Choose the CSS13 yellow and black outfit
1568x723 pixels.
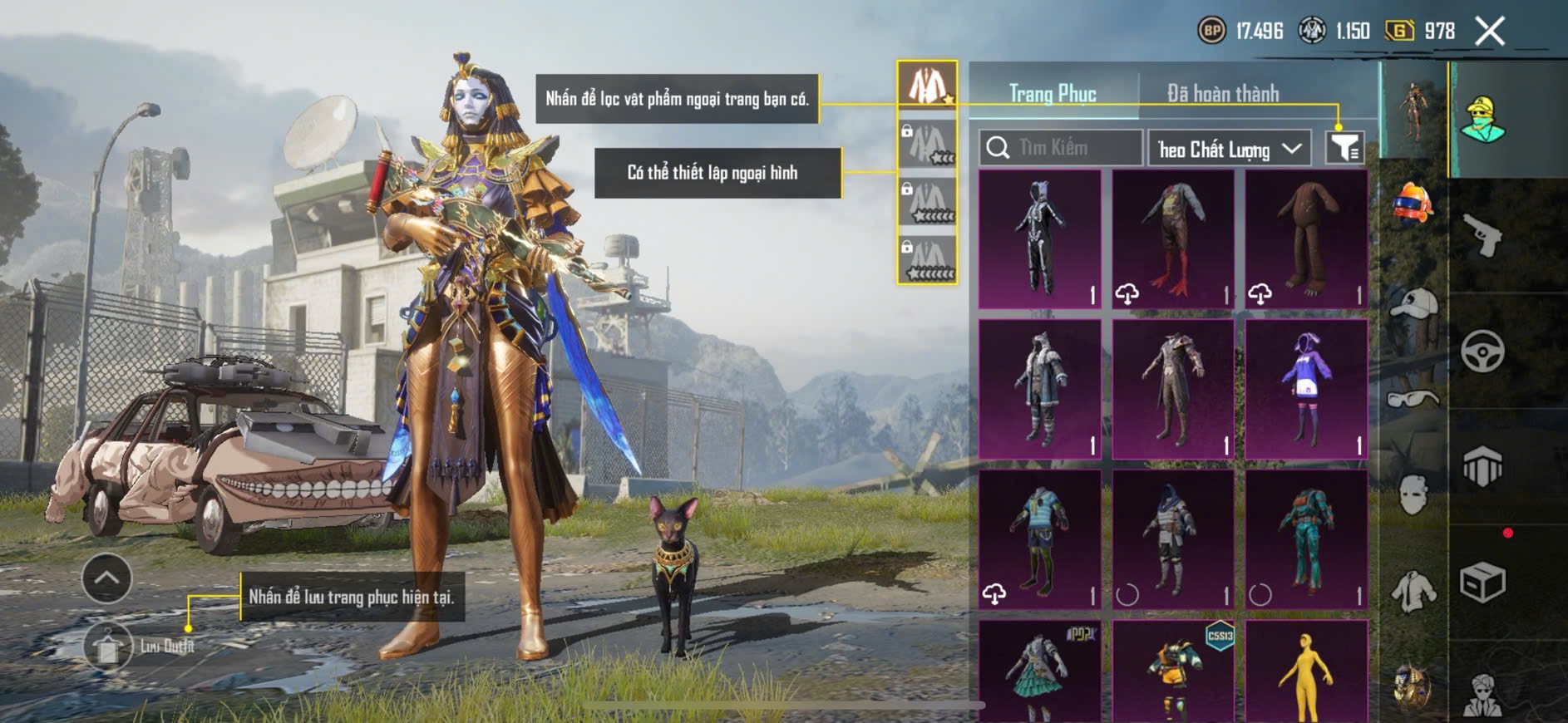tap(1173, 671)
